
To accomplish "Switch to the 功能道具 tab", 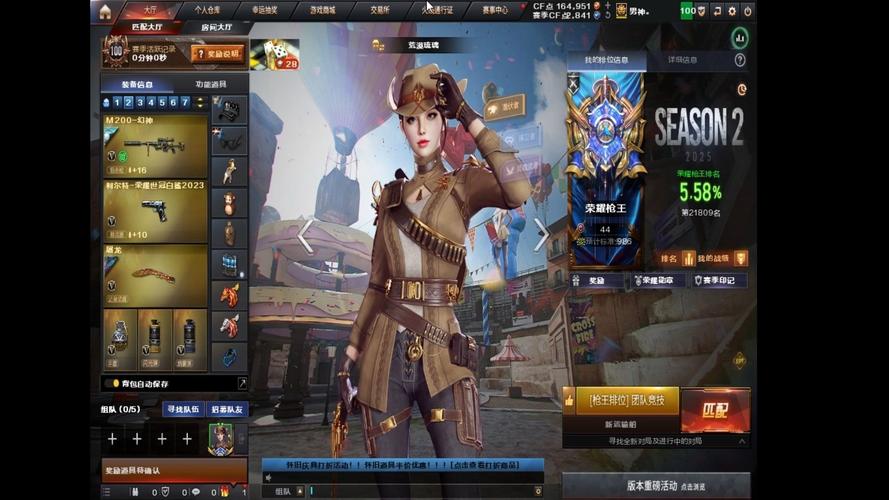I will click(211, 85).
